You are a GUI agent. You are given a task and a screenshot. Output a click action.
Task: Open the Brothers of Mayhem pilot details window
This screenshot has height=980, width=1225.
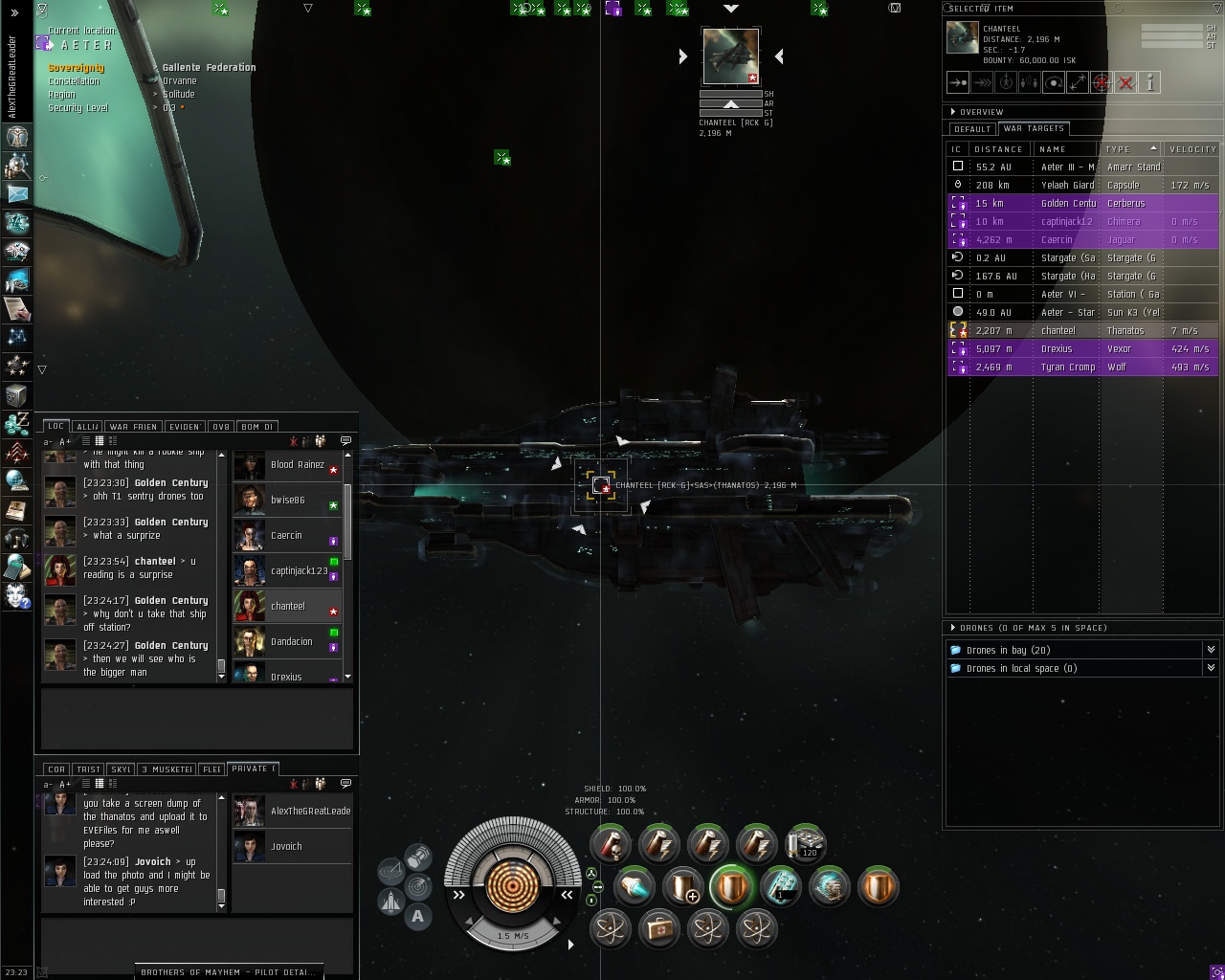click(x=228, y=971)
